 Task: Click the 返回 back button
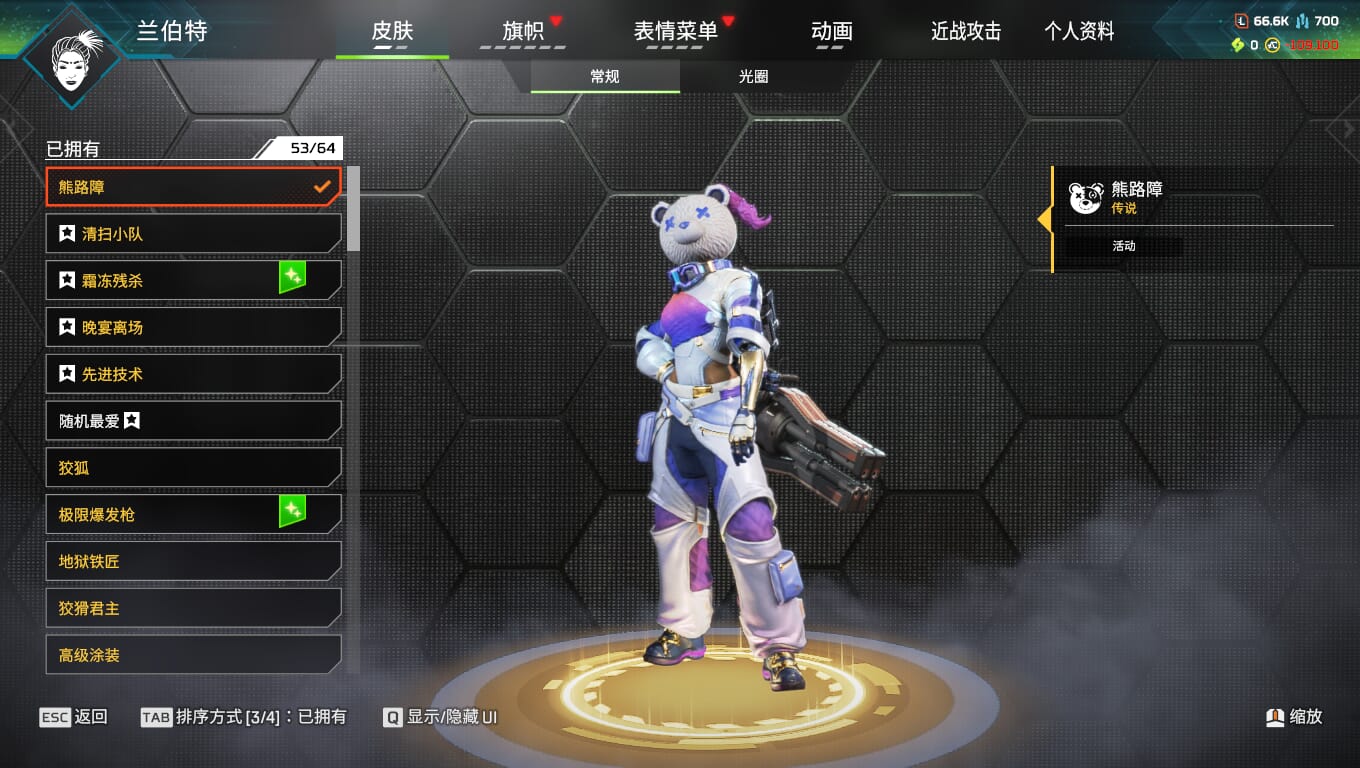pyautogui.click(x=74, y=717)
